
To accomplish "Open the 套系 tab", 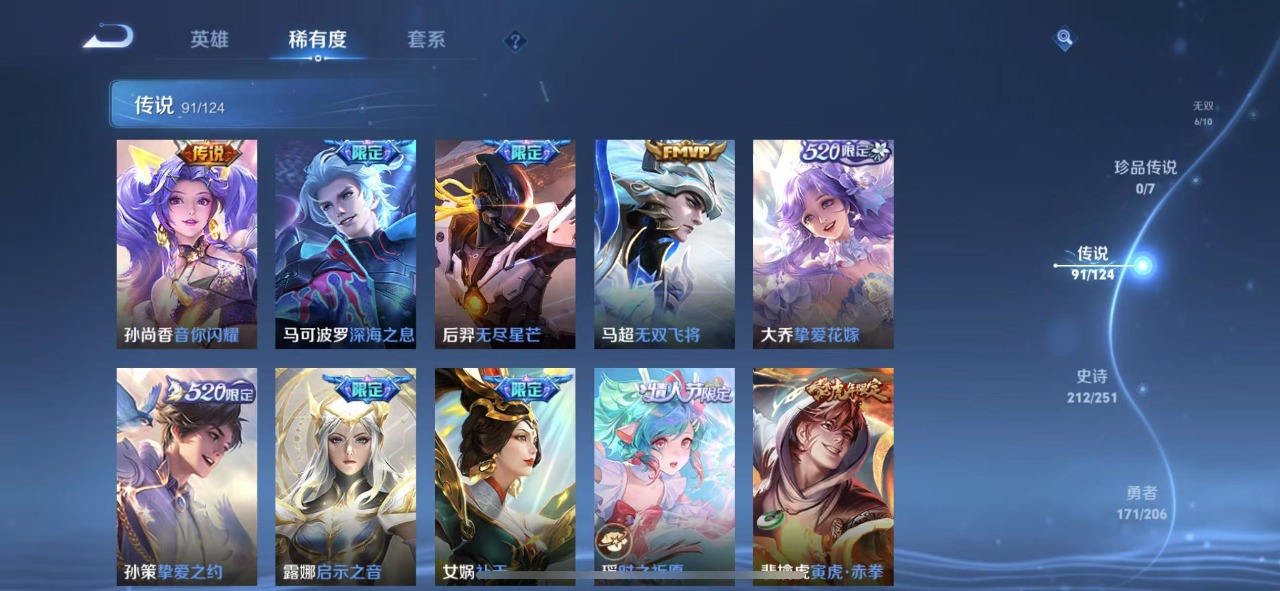I will (x=426, y=40).
